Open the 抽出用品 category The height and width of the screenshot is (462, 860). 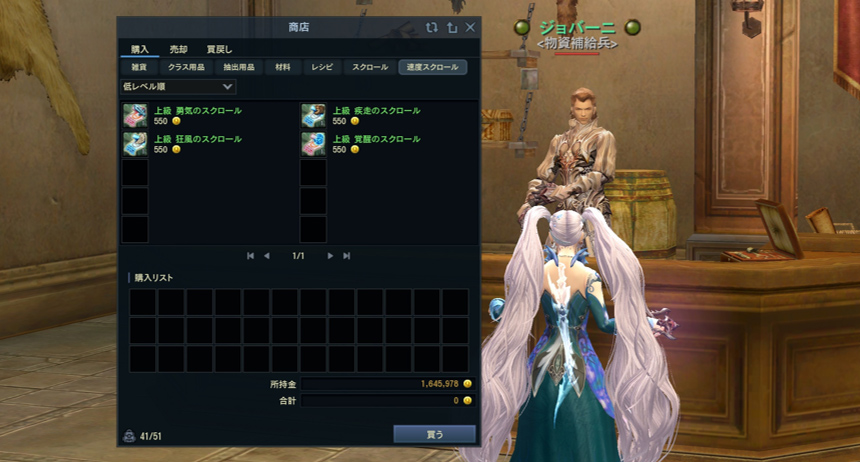tap(237, 67)
